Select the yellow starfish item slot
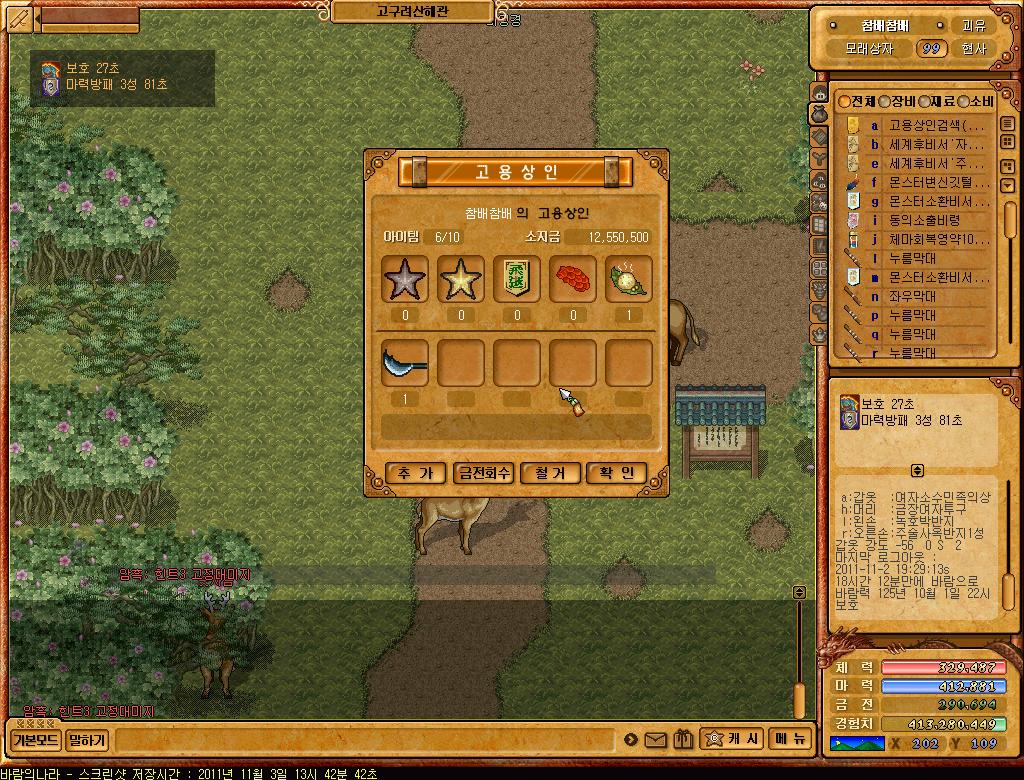This screenshot has height=780, width=1024. (x=461, y=279)
